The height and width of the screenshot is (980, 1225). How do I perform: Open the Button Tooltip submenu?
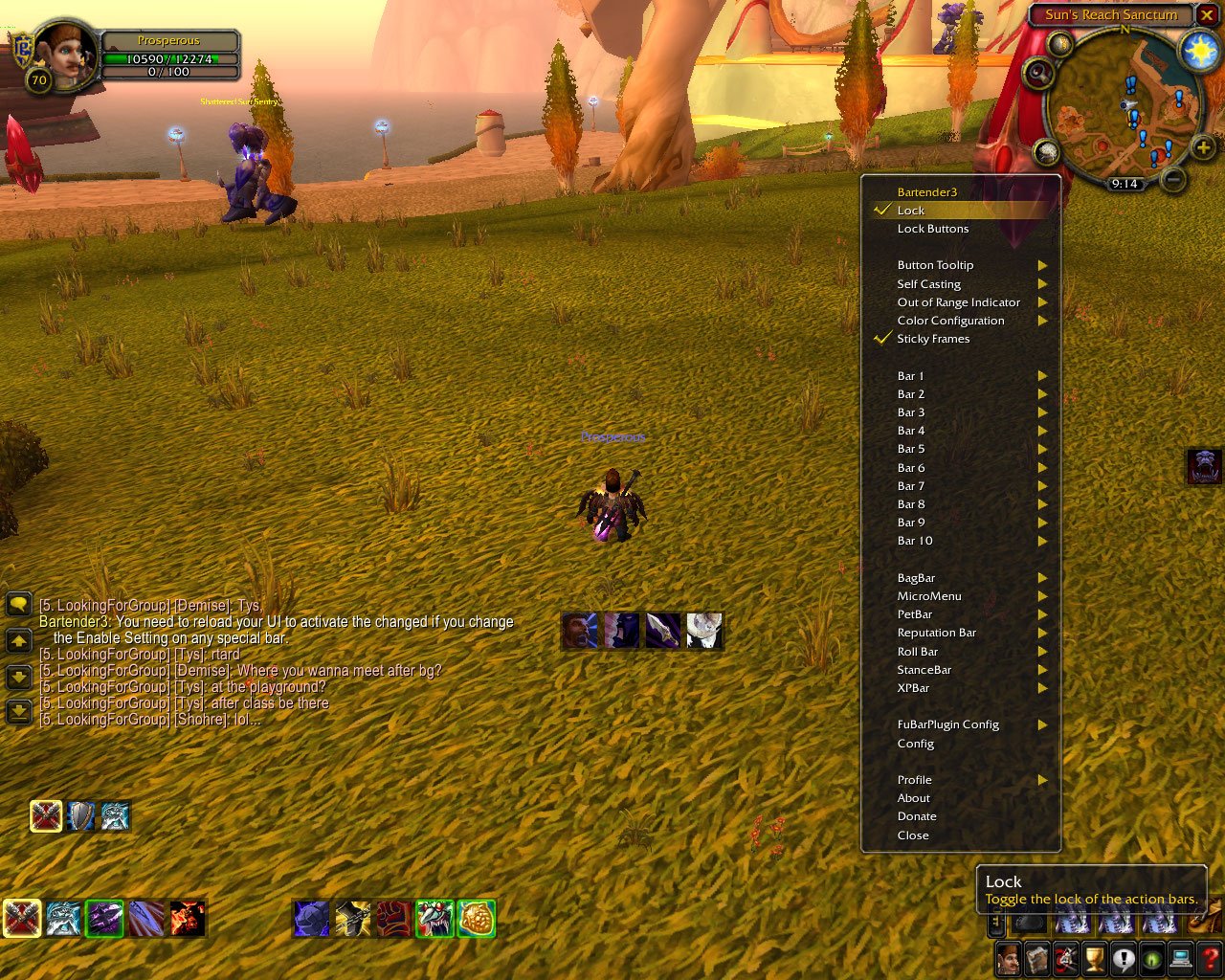[935, 265]
